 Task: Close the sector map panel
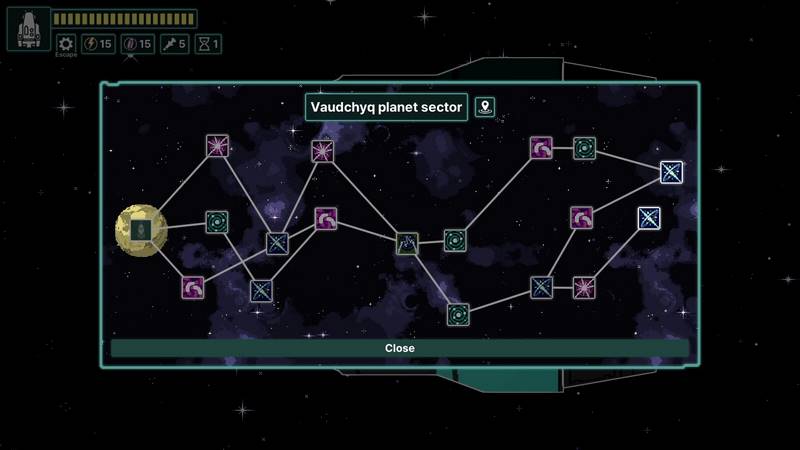click(x=399, y=348)
